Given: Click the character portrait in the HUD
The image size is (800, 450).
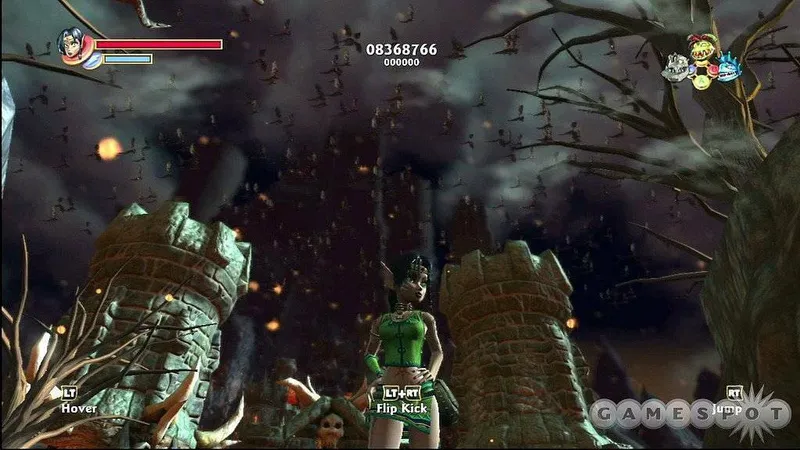Looking at the screenshot, I should [x=73, y=44].
